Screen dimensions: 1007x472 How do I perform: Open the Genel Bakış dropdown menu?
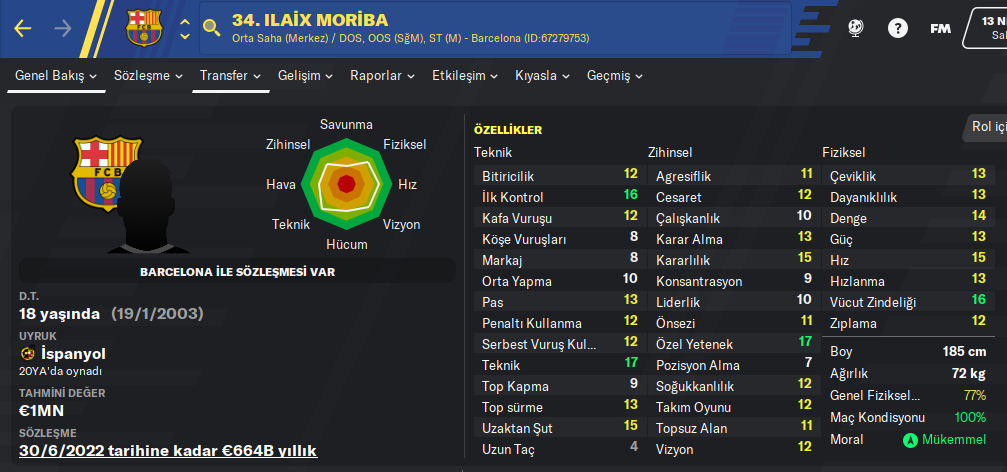click(56, 76)
